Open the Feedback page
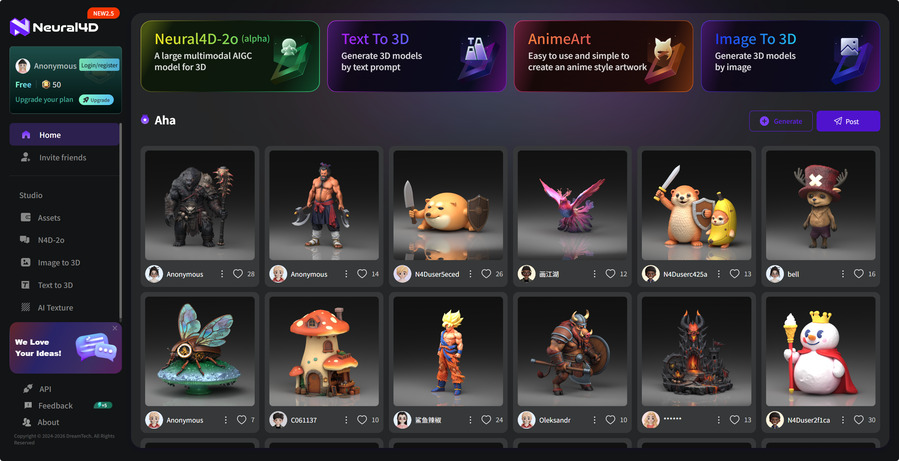Image resolution: width=899 pixels, height=461 pixels. point(55,406)
